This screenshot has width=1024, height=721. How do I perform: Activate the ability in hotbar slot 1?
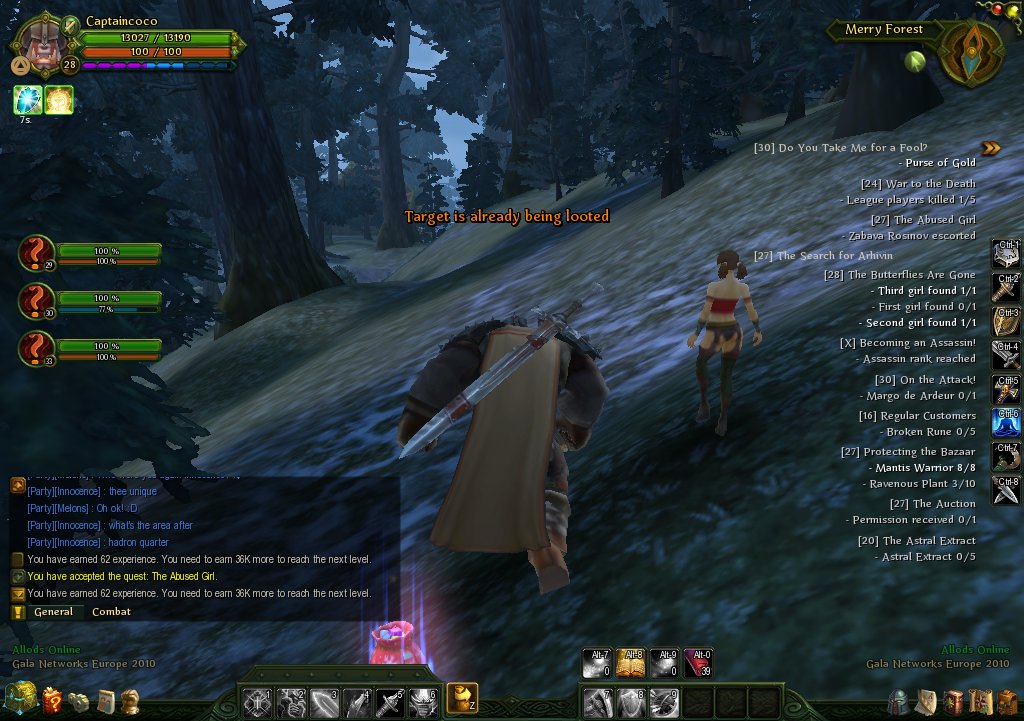pyautogui.click(x=258, y=702)
